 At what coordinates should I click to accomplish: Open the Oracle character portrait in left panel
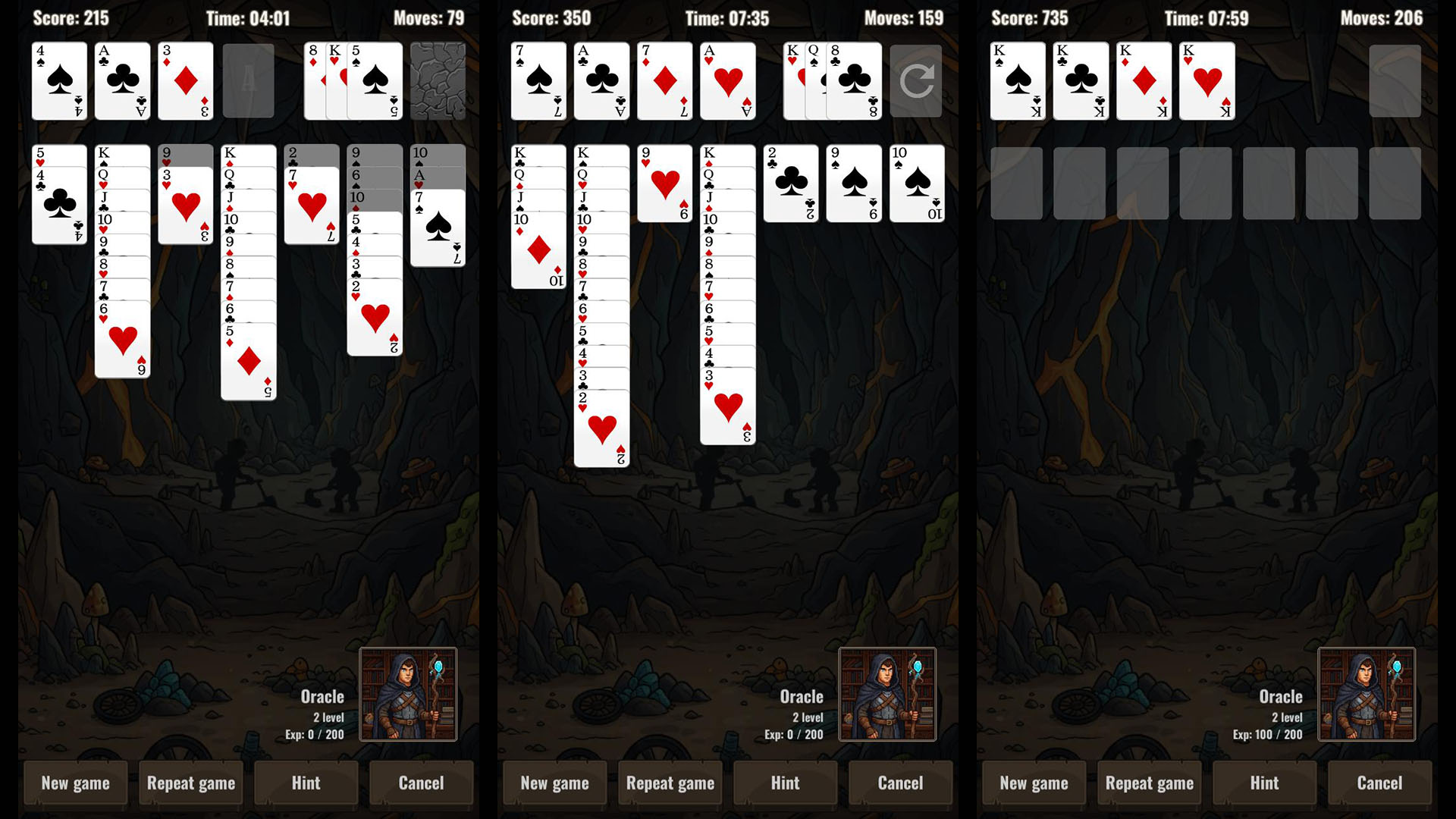(409, 694)
